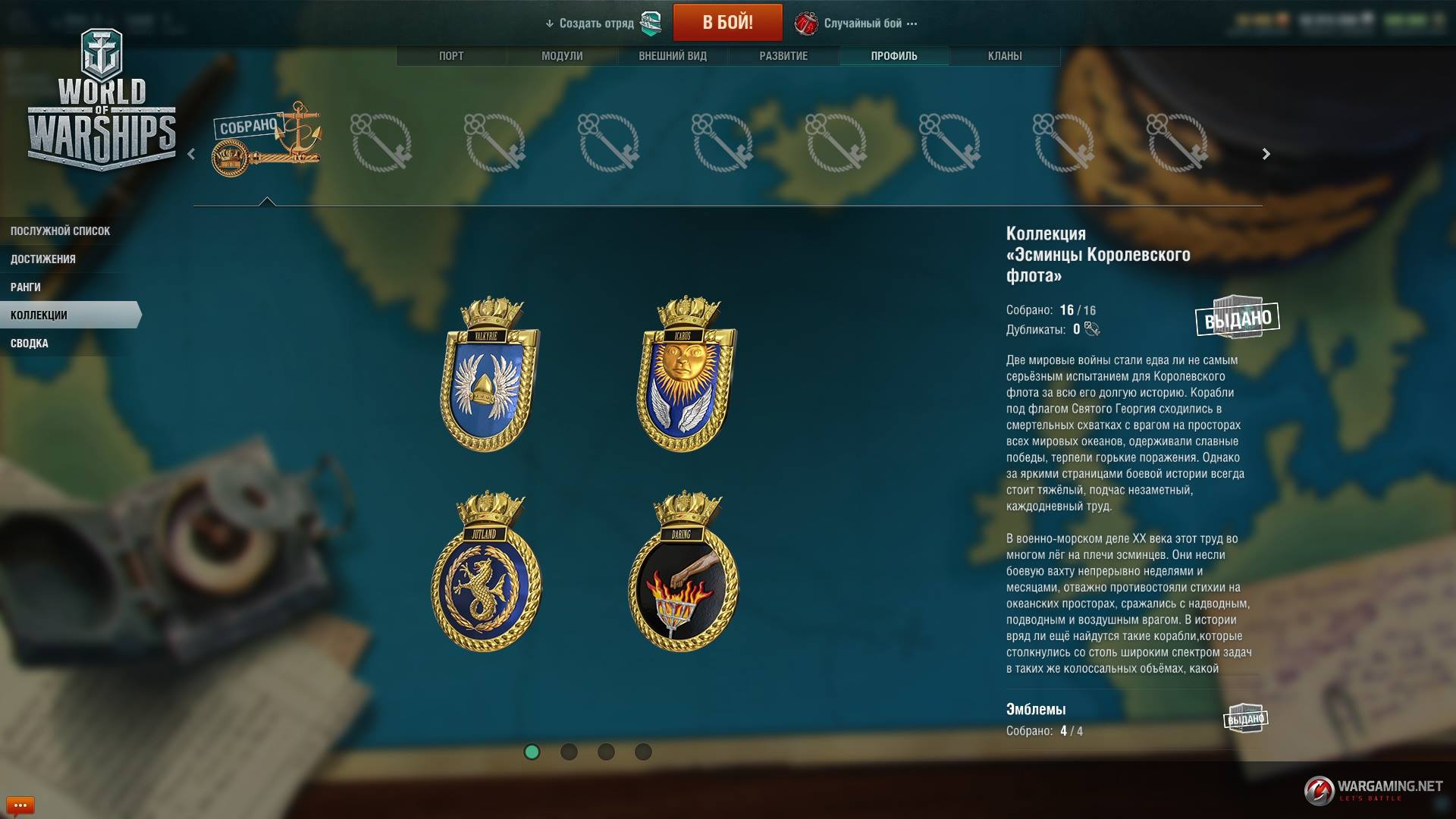Click the red В БОЙ! battle button
1456x819 pixels.
pos(727,23)
